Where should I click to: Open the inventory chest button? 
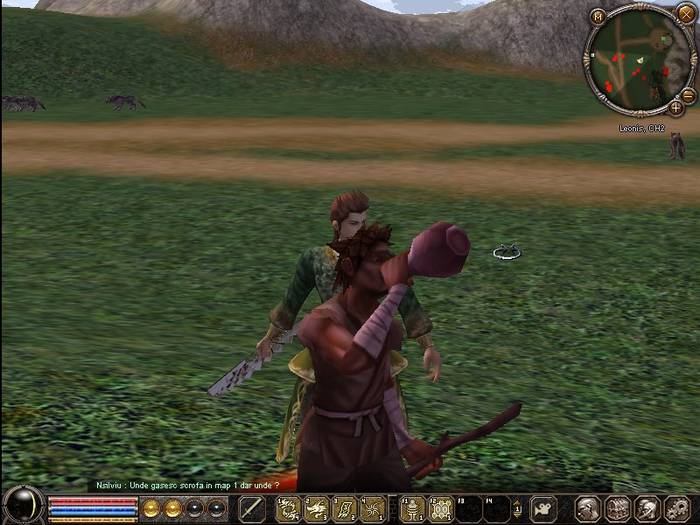(617, 509)
